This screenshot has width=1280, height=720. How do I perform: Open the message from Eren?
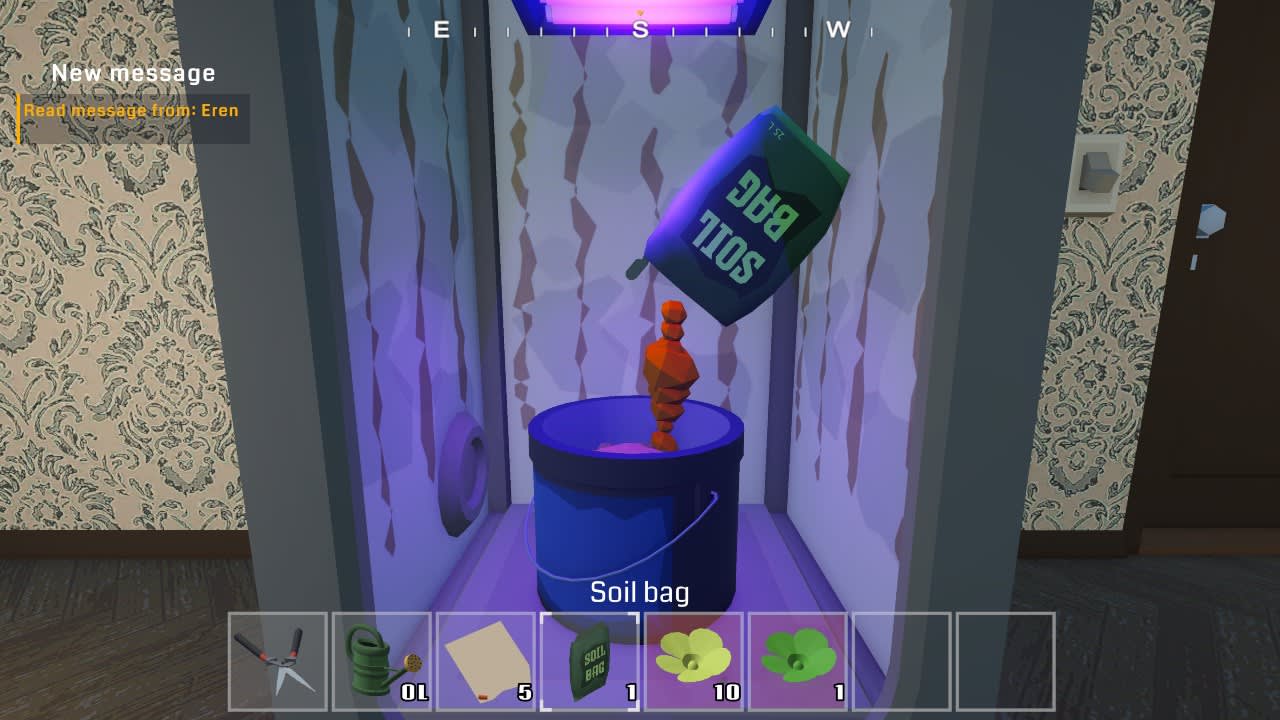tap(131, 110)
